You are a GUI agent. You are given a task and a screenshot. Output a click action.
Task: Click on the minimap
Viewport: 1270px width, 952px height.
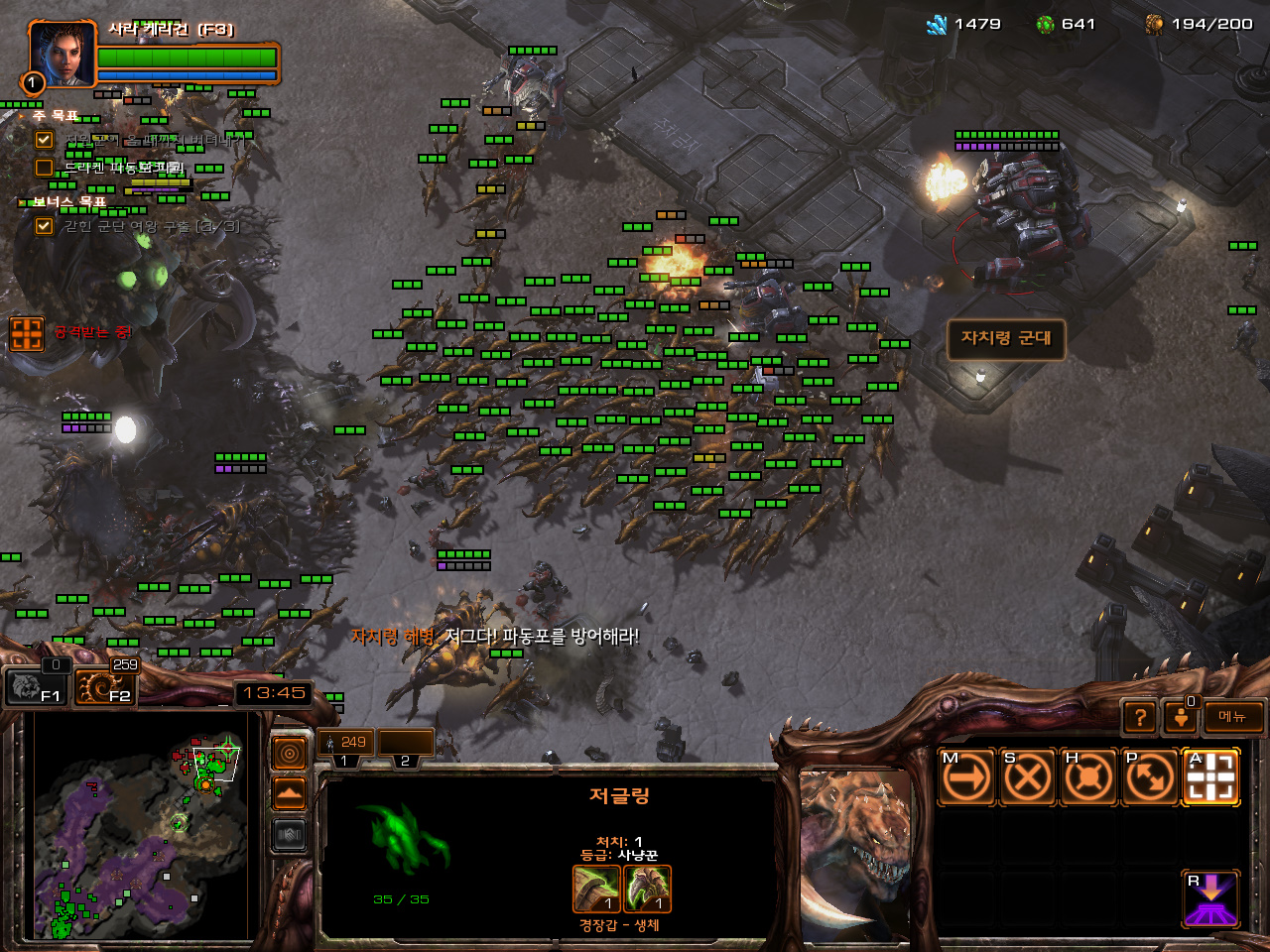(139, 825)
